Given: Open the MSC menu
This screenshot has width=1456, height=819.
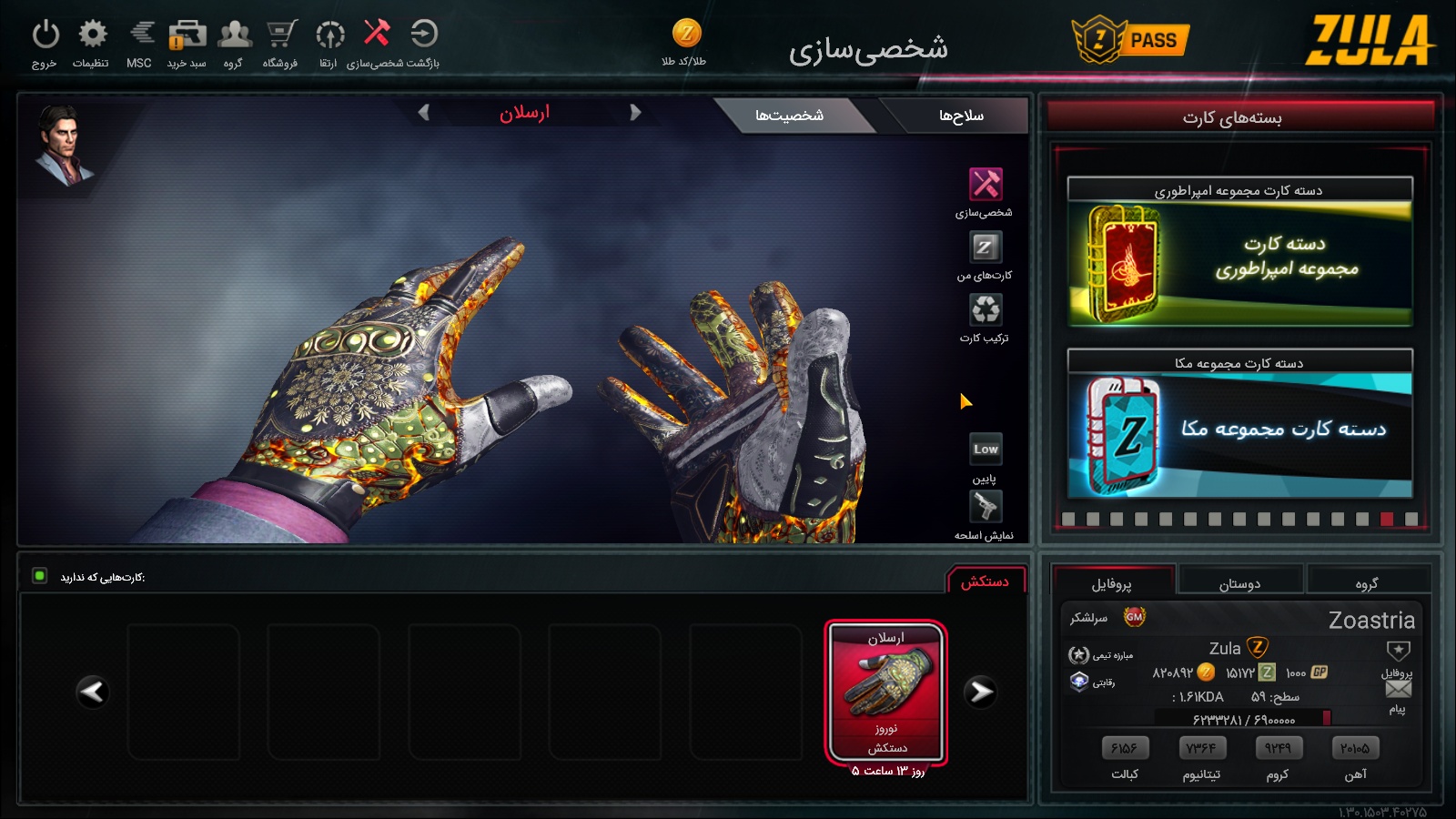Looking at the screenshot, I should pyautogui.click(x=140, y=35).
